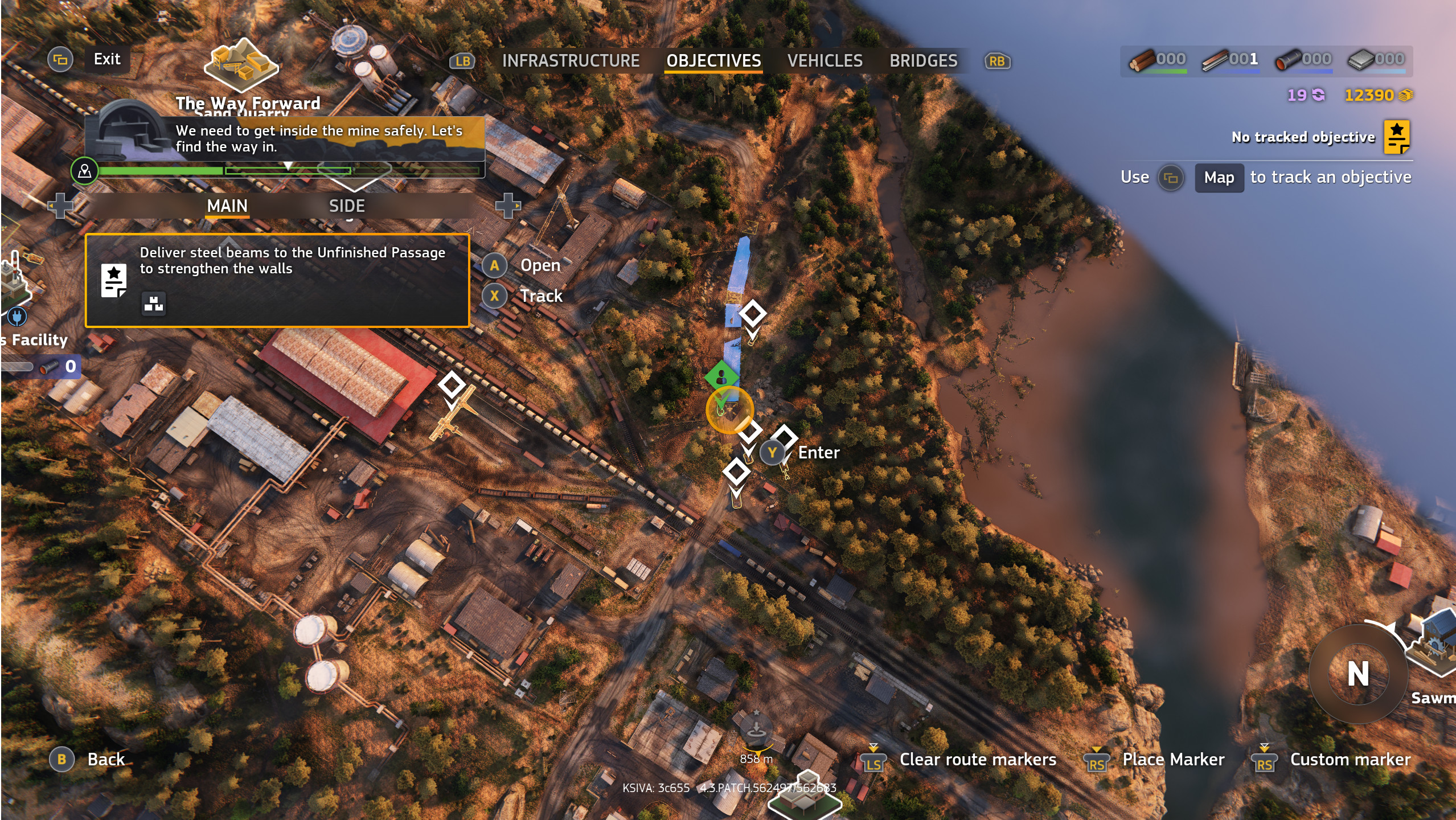Image resolution: width=1456 pixels, height=820 pixels.
Task: Track the Deliver steel beams objective with X
Action: click(x=494, y=296)
